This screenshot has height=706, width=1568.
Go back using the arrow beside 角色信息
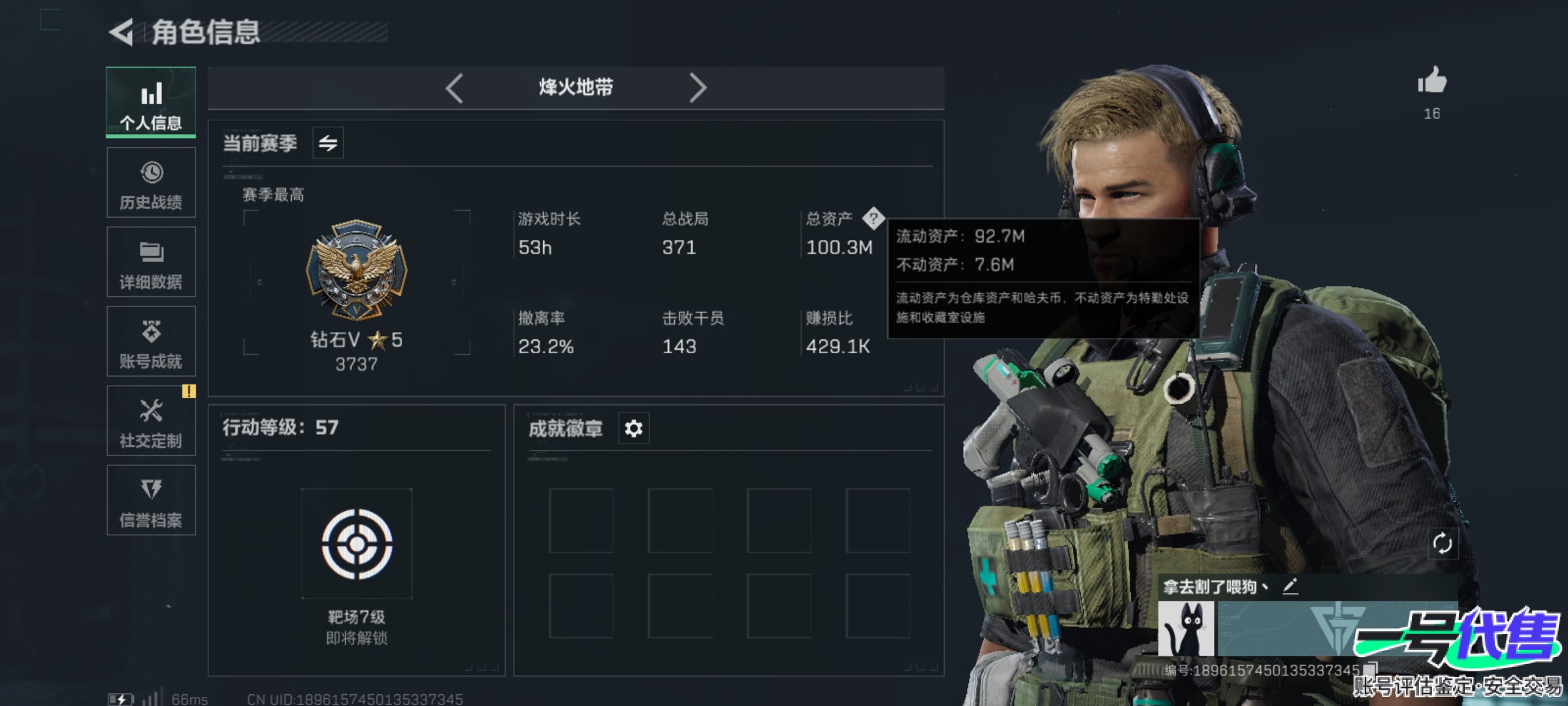click(x=122, y=33)
